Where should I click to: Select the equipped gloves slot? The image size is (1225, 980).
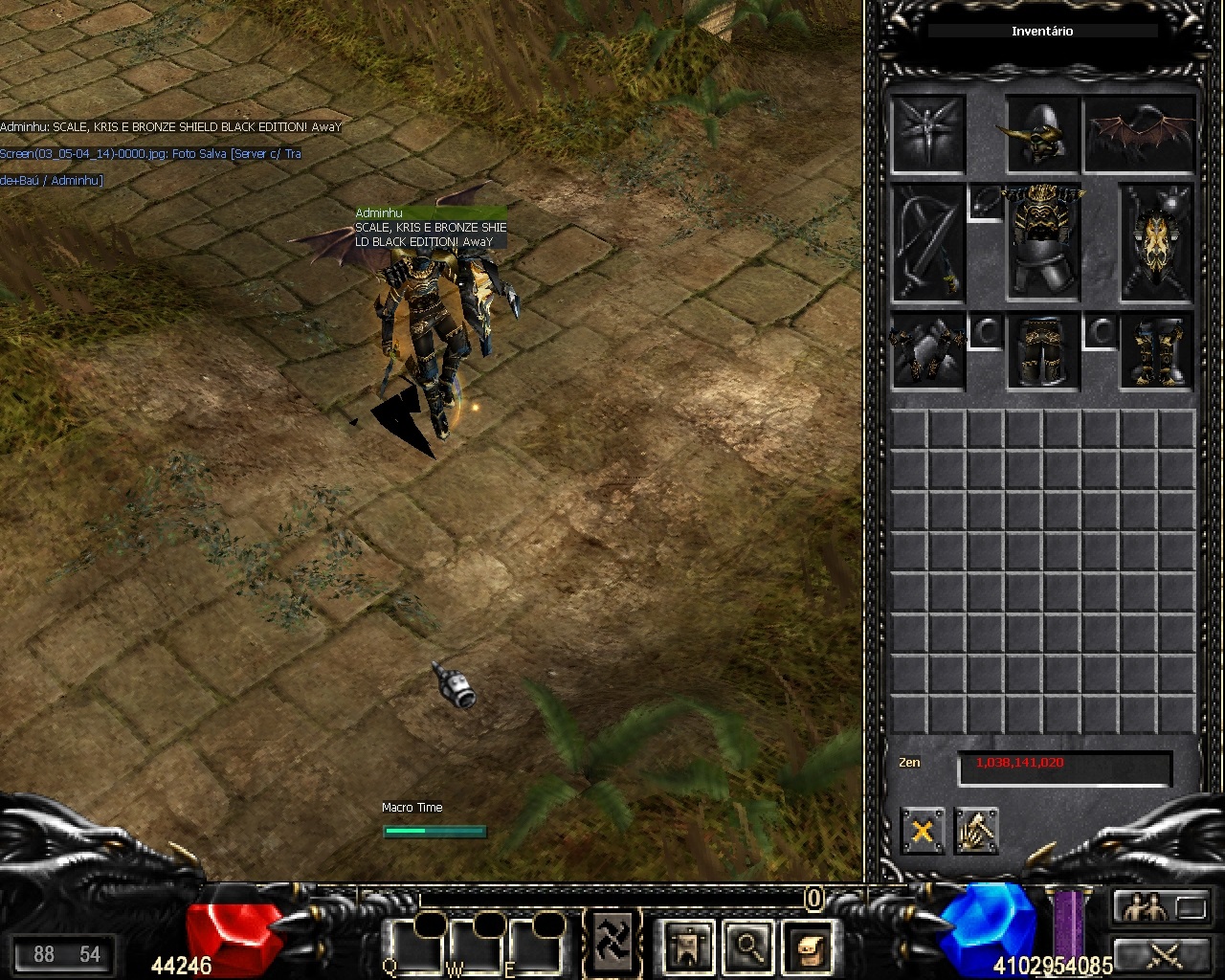927,350
